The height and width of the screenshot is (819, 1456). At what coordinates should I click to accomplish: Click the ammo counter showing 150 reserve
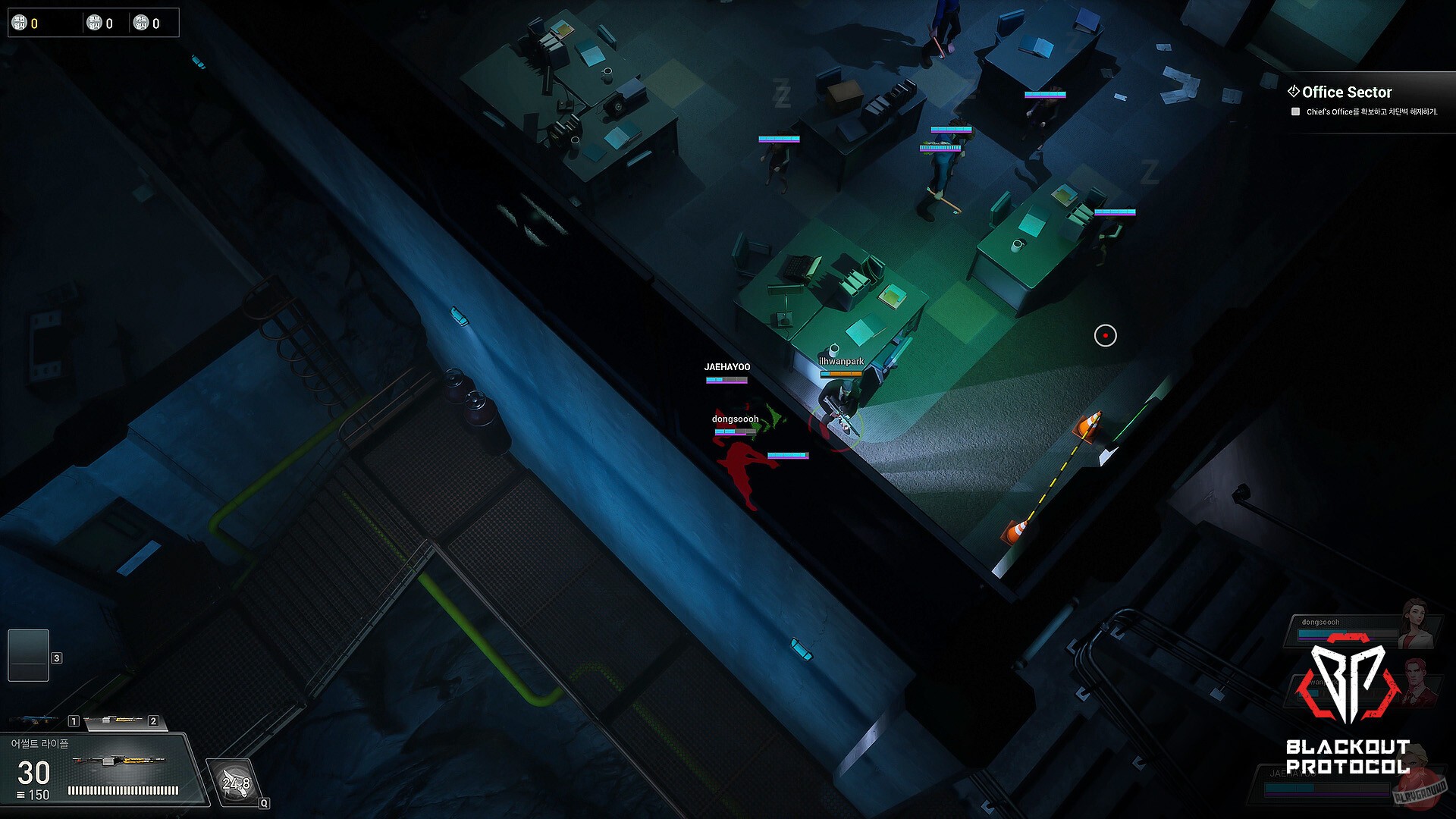38,795
